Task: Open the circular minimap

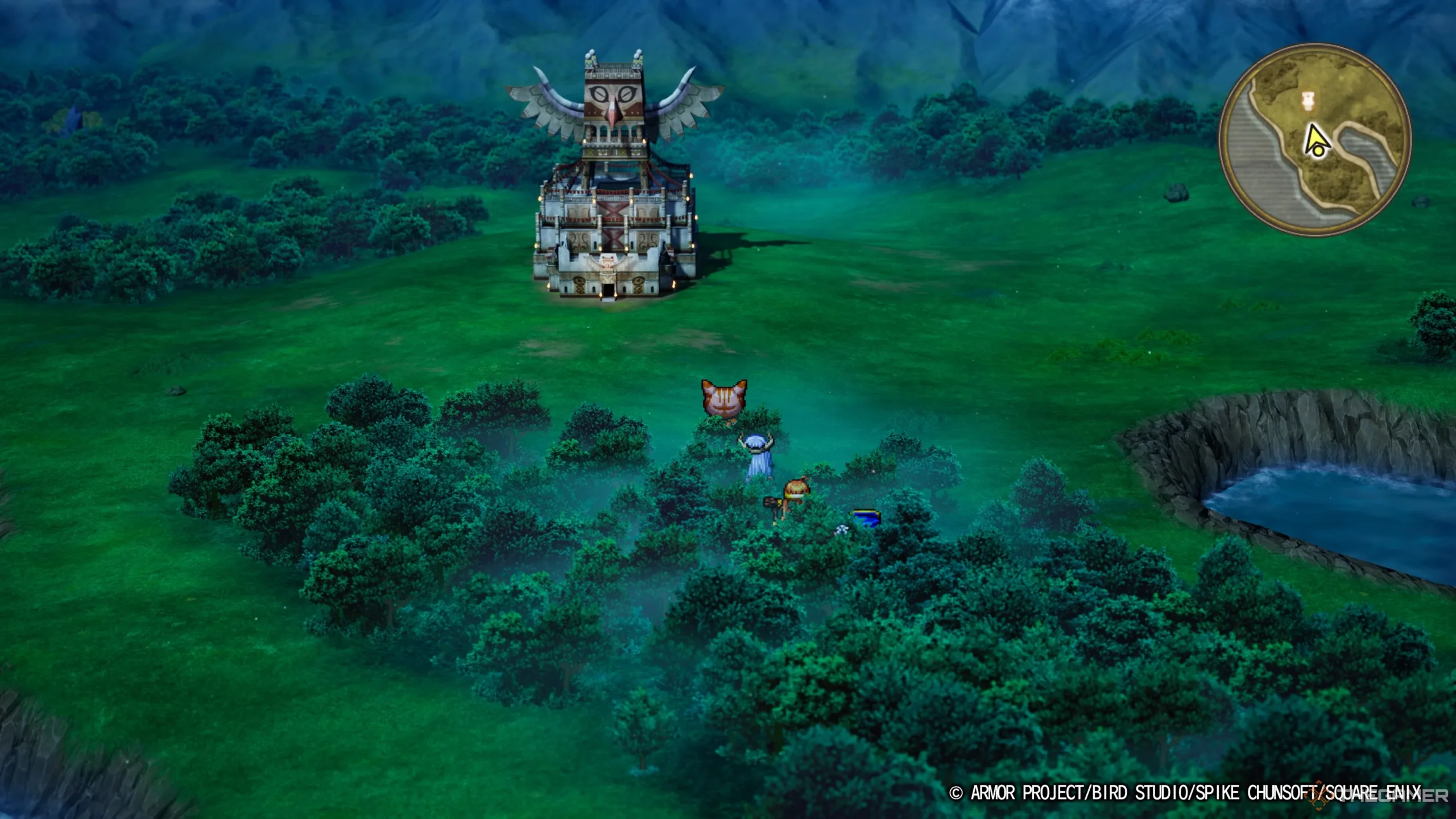Action: (1314, 140)
